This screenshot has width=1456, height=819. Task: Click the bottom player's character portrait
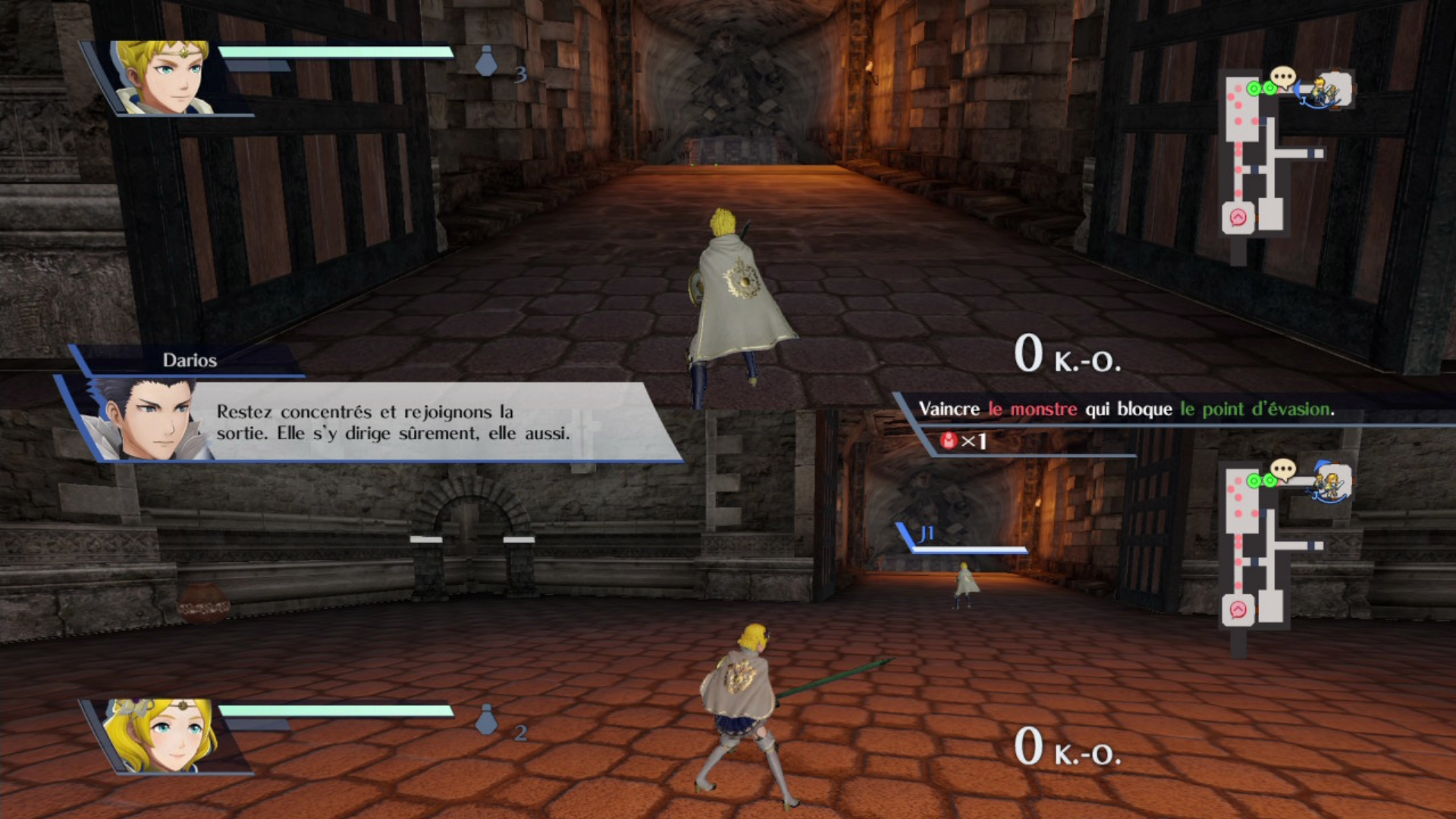pyautogui.click(x=162, y=736)
